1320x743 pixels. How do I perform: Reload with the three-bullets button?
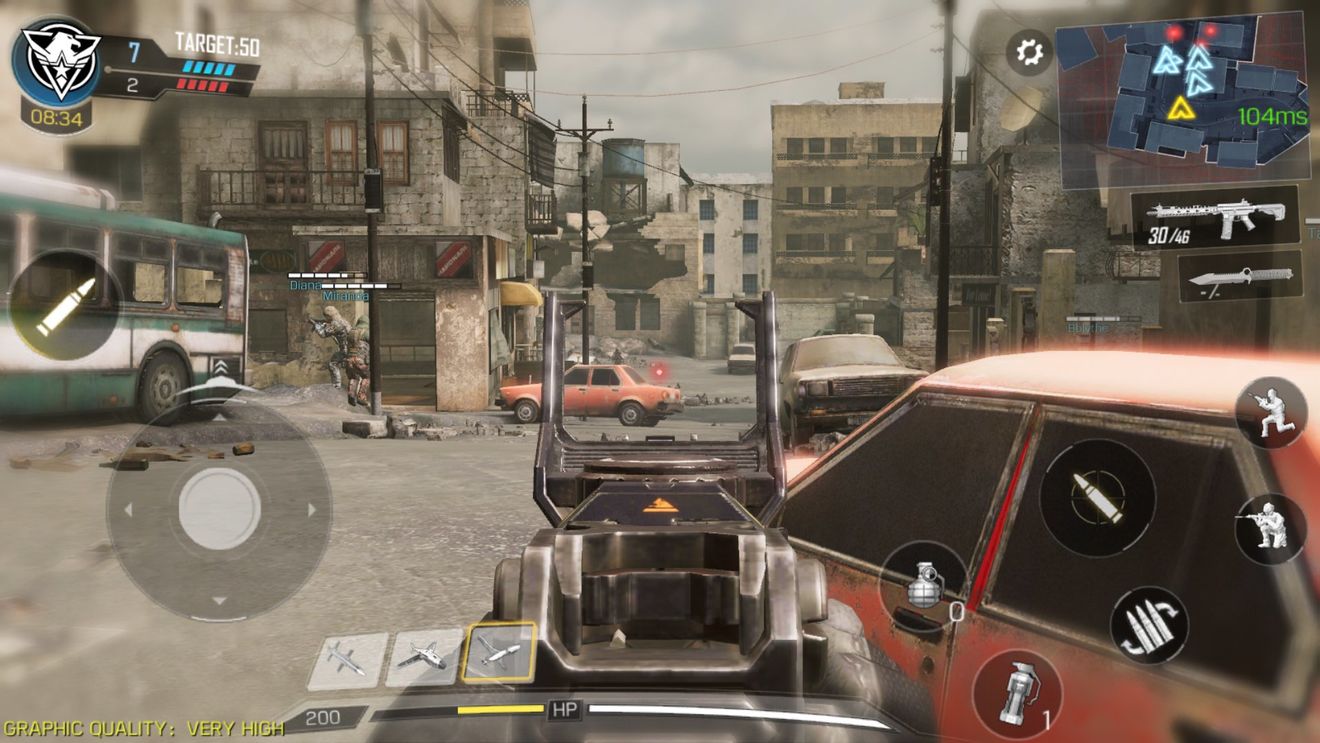pos(1149,625)
